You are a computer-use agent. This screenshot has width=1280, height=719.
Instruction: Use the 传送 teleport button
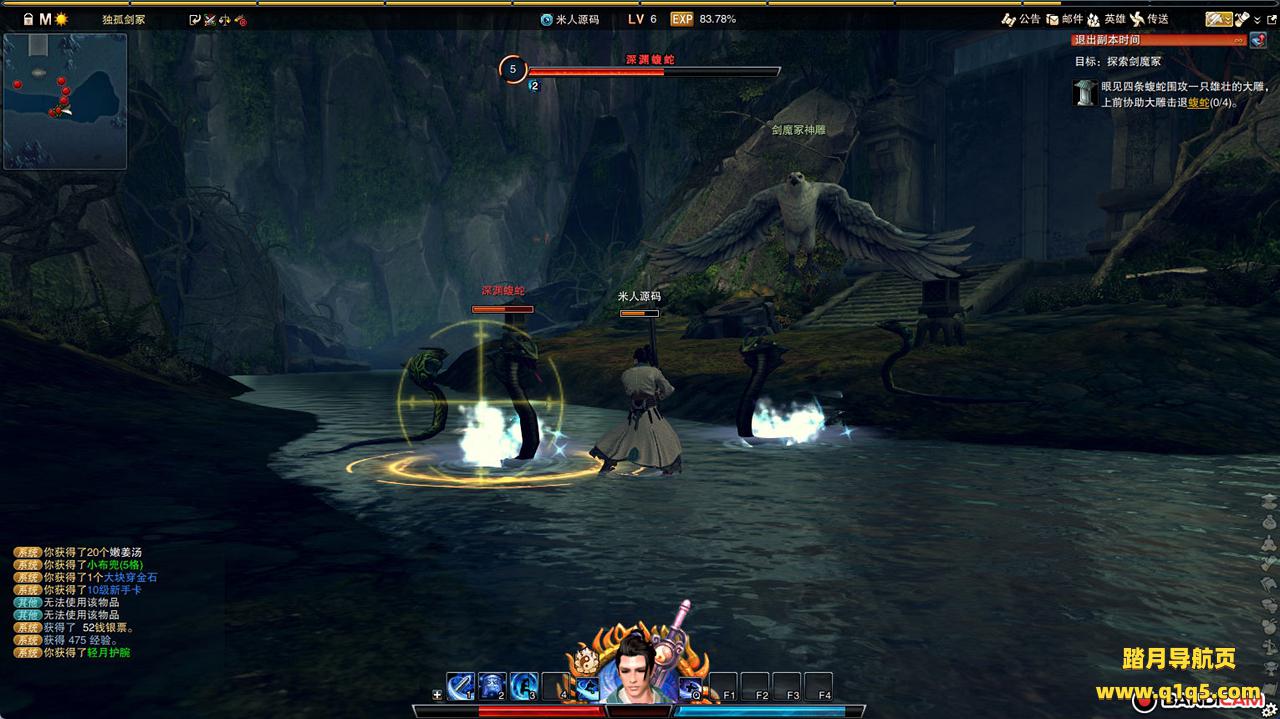tap(1148, 19)
